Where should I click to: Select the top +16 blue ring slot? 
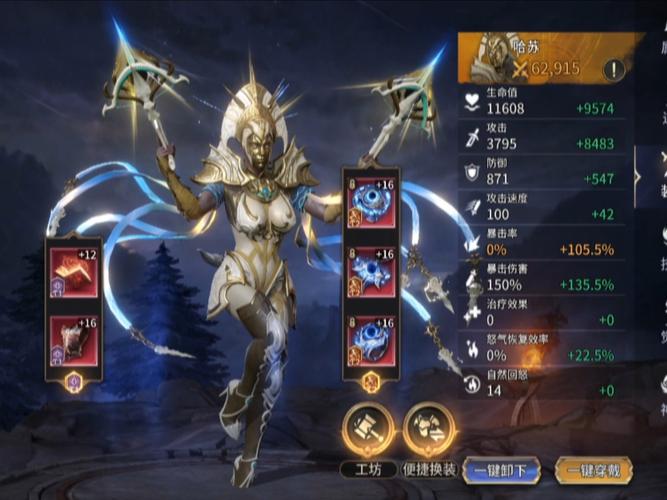point(371,205)
